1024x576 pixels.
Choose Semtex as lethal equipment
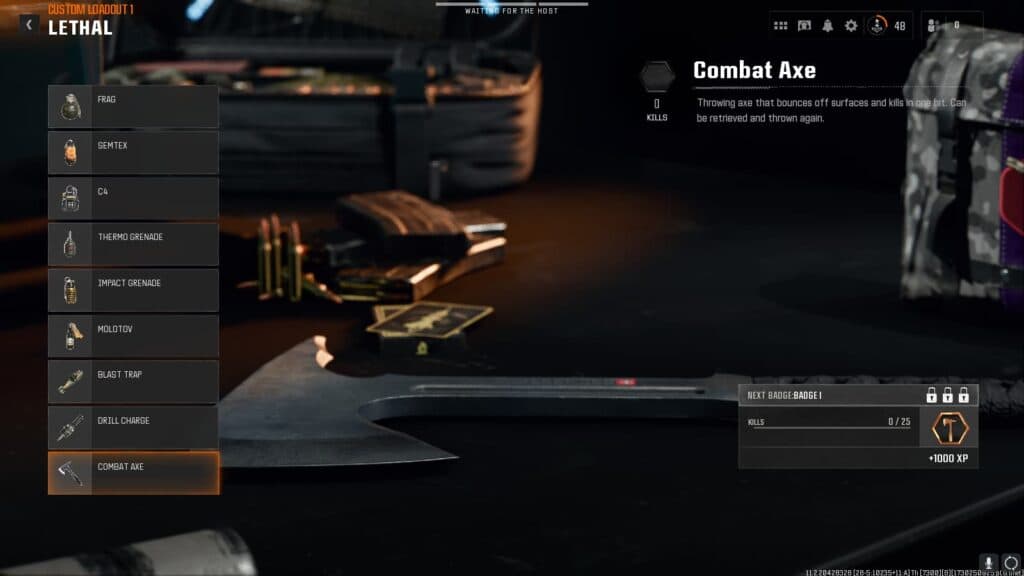133,152
